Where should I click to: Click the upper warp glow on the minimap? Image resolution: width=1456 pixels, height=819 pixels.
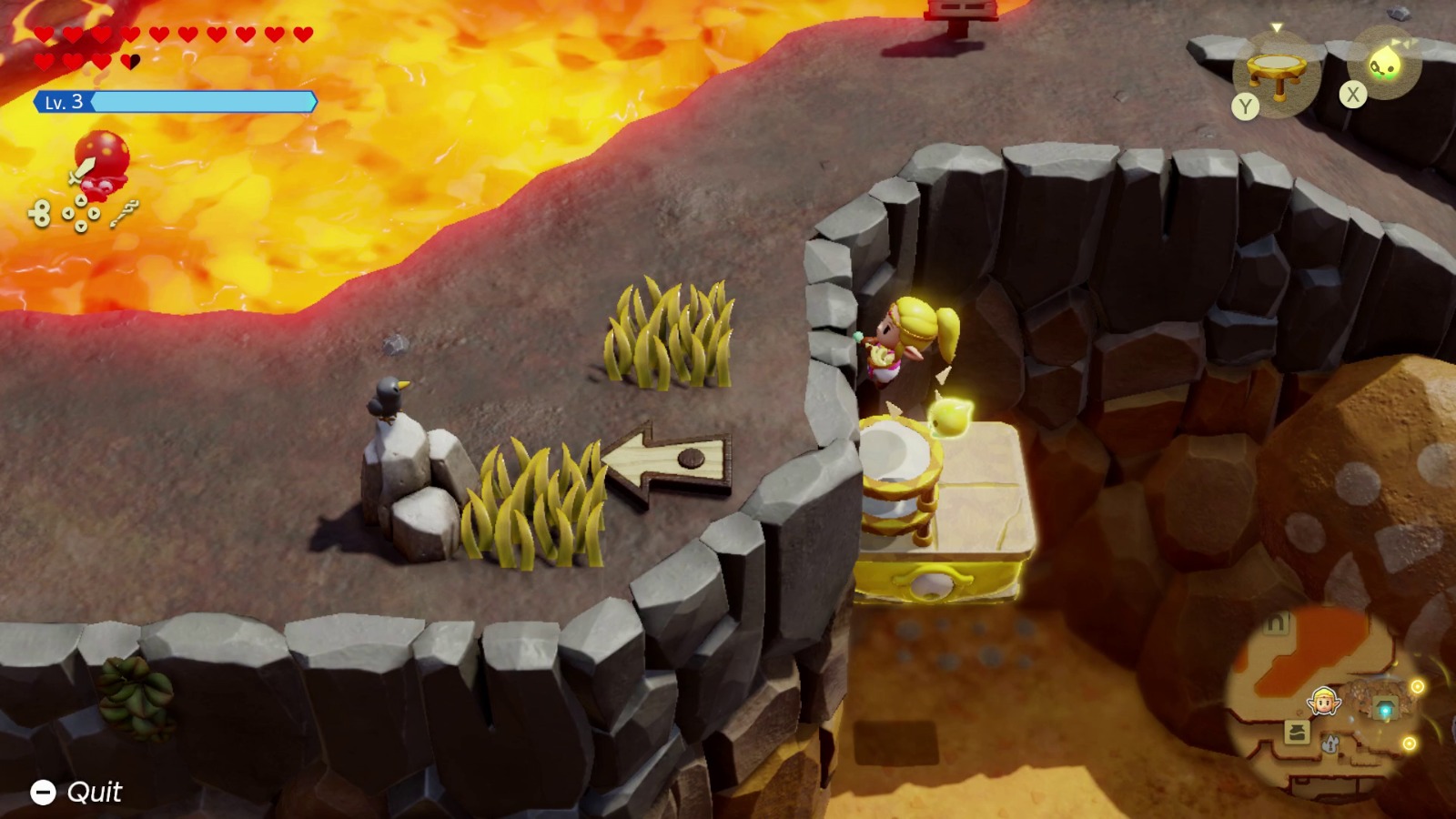[1418, 686]
